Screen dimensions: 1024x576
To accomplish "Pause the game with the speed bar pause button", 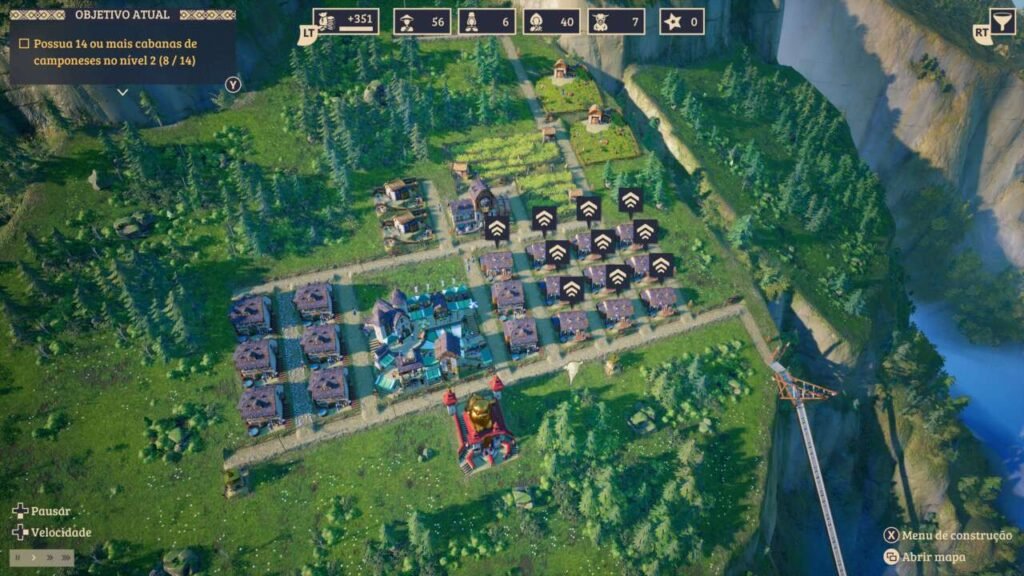I will coord(17,558).
